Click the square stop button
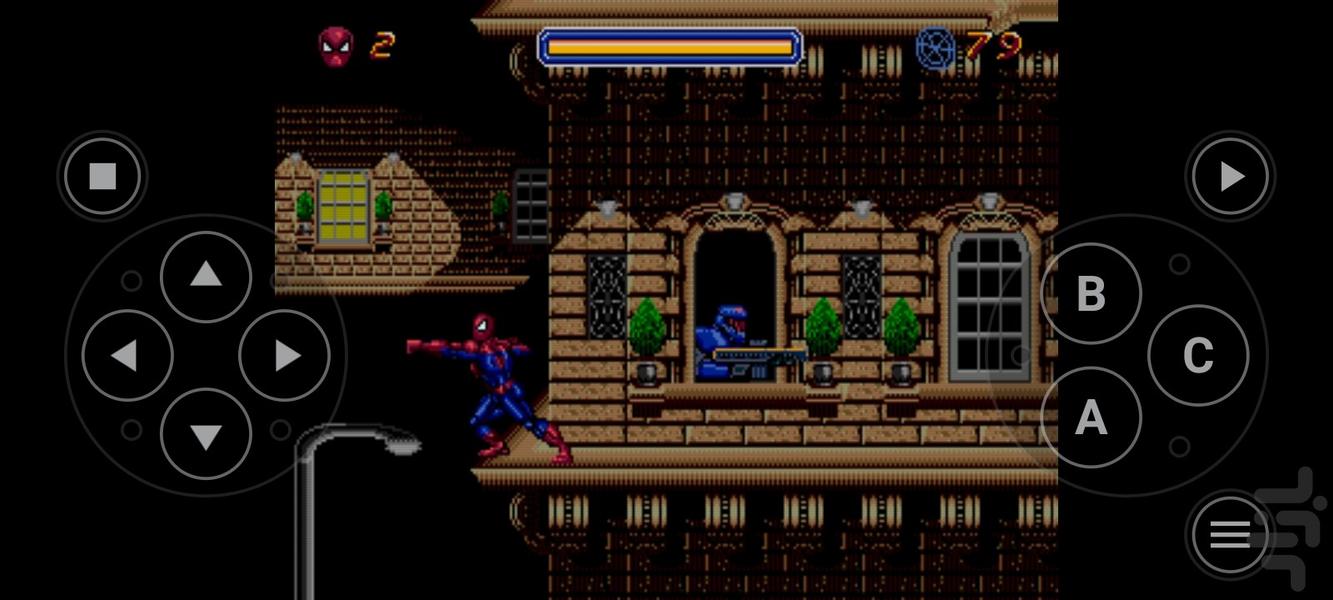Image resolution: width=1333 pixels, height=600 pixels. (x=103, y=177)
